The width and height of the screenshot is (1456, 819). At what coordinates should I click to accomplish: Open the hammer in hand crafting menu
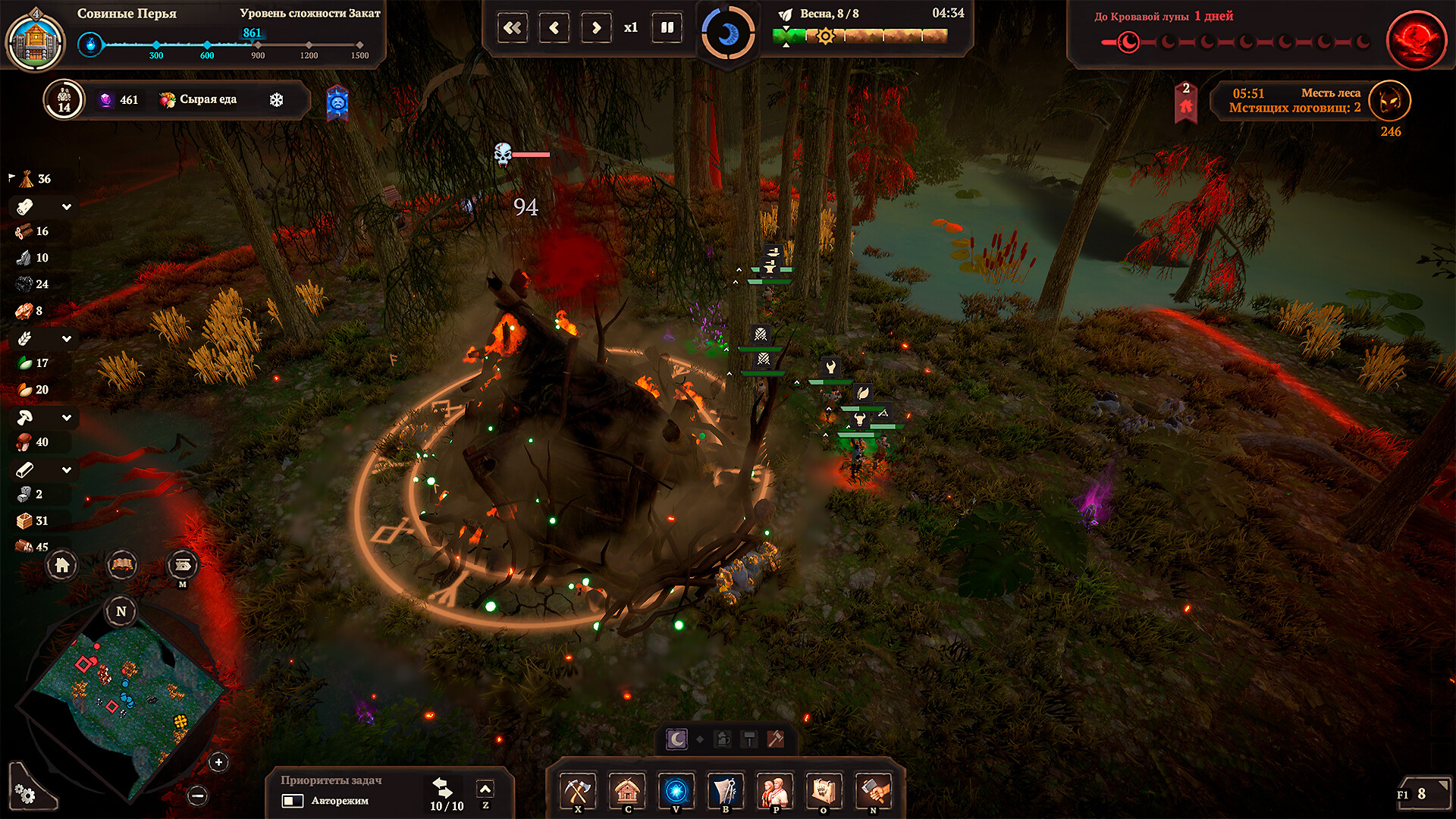coord(874,791)
